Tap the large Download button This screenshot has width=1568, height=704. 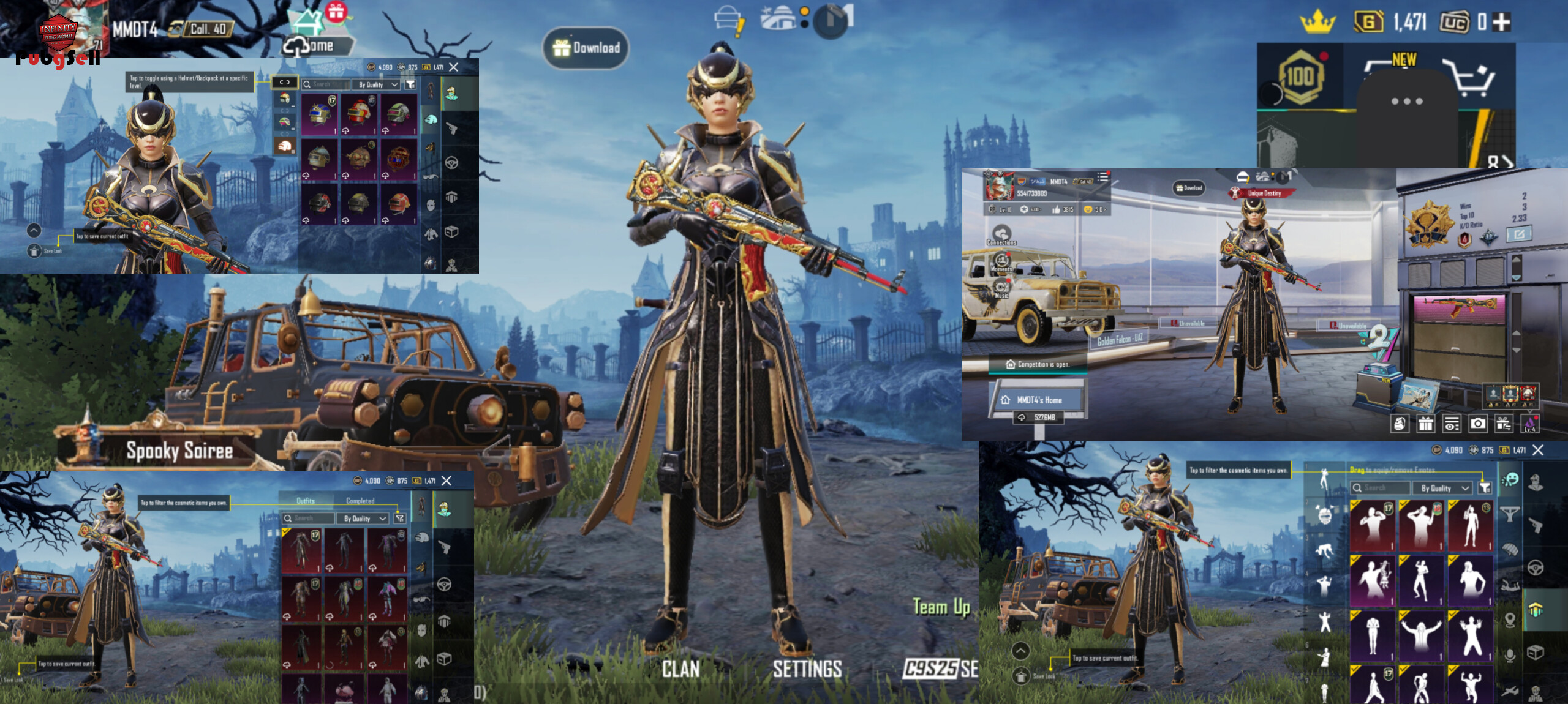tap(586, 48)
